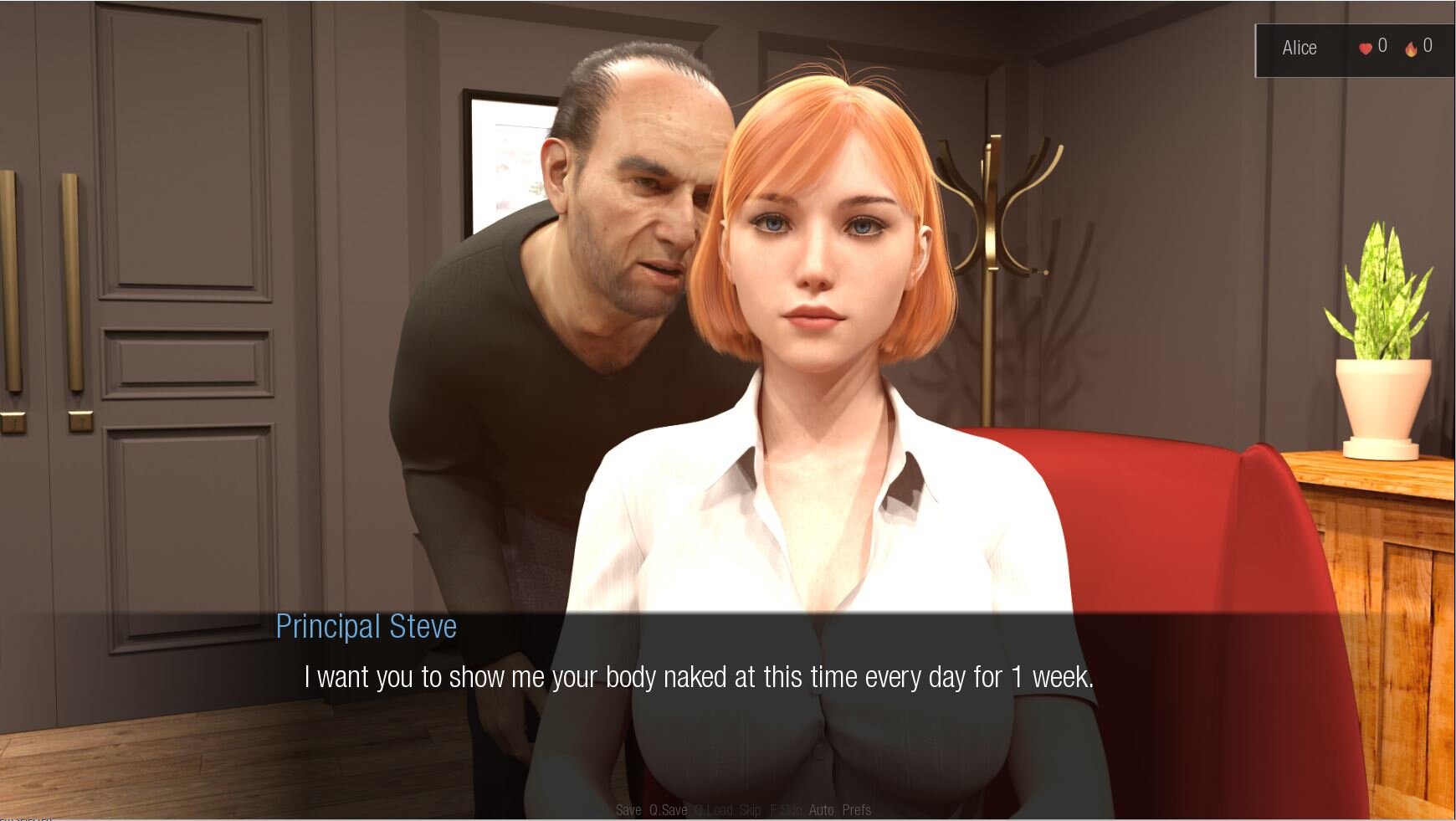Open the Prefs preferences screen
Viewport: 1456px width, 821px height.
(856, 810)
